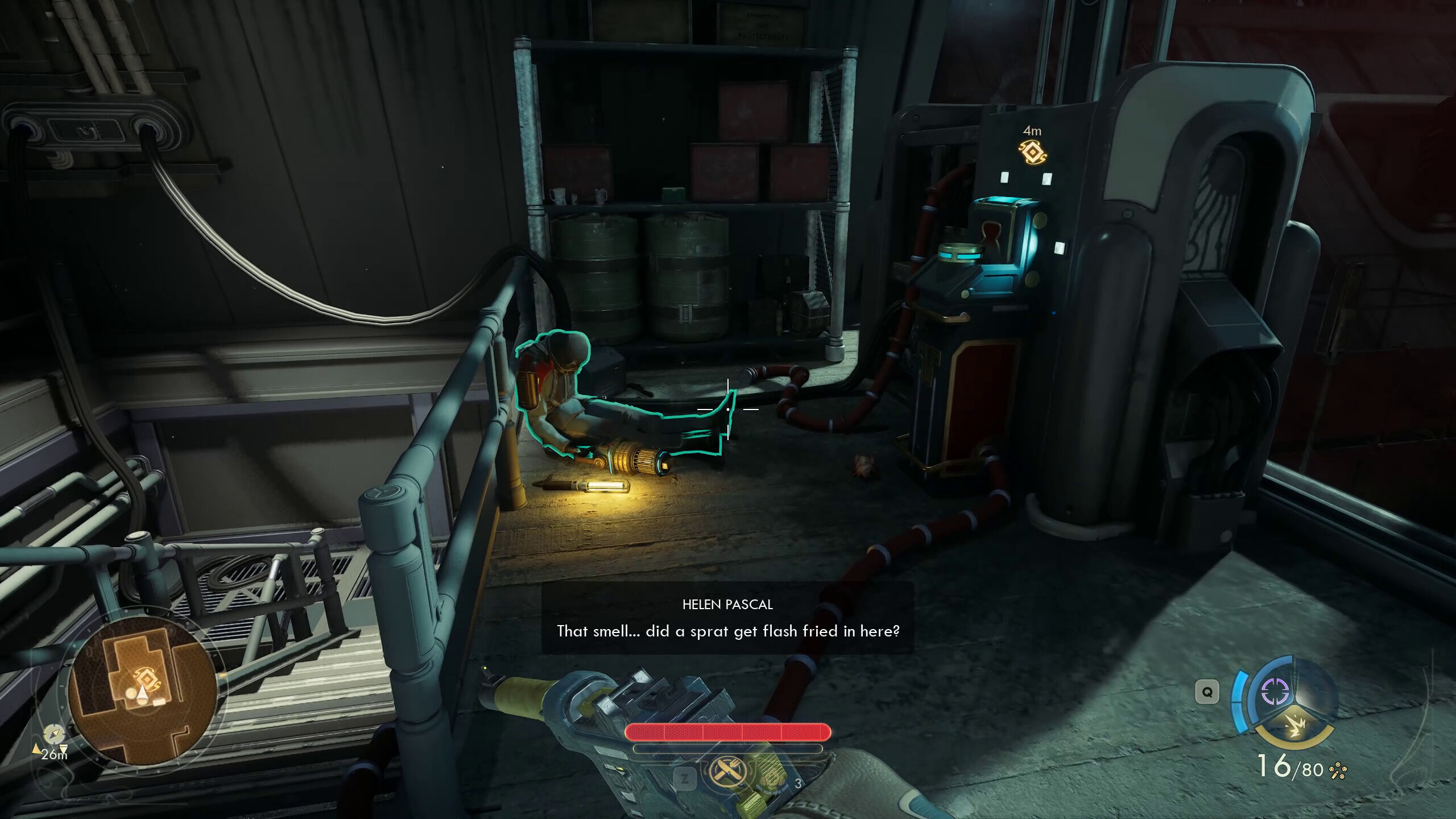
Task: Open the circular minimap
Action: pos(142,690)
